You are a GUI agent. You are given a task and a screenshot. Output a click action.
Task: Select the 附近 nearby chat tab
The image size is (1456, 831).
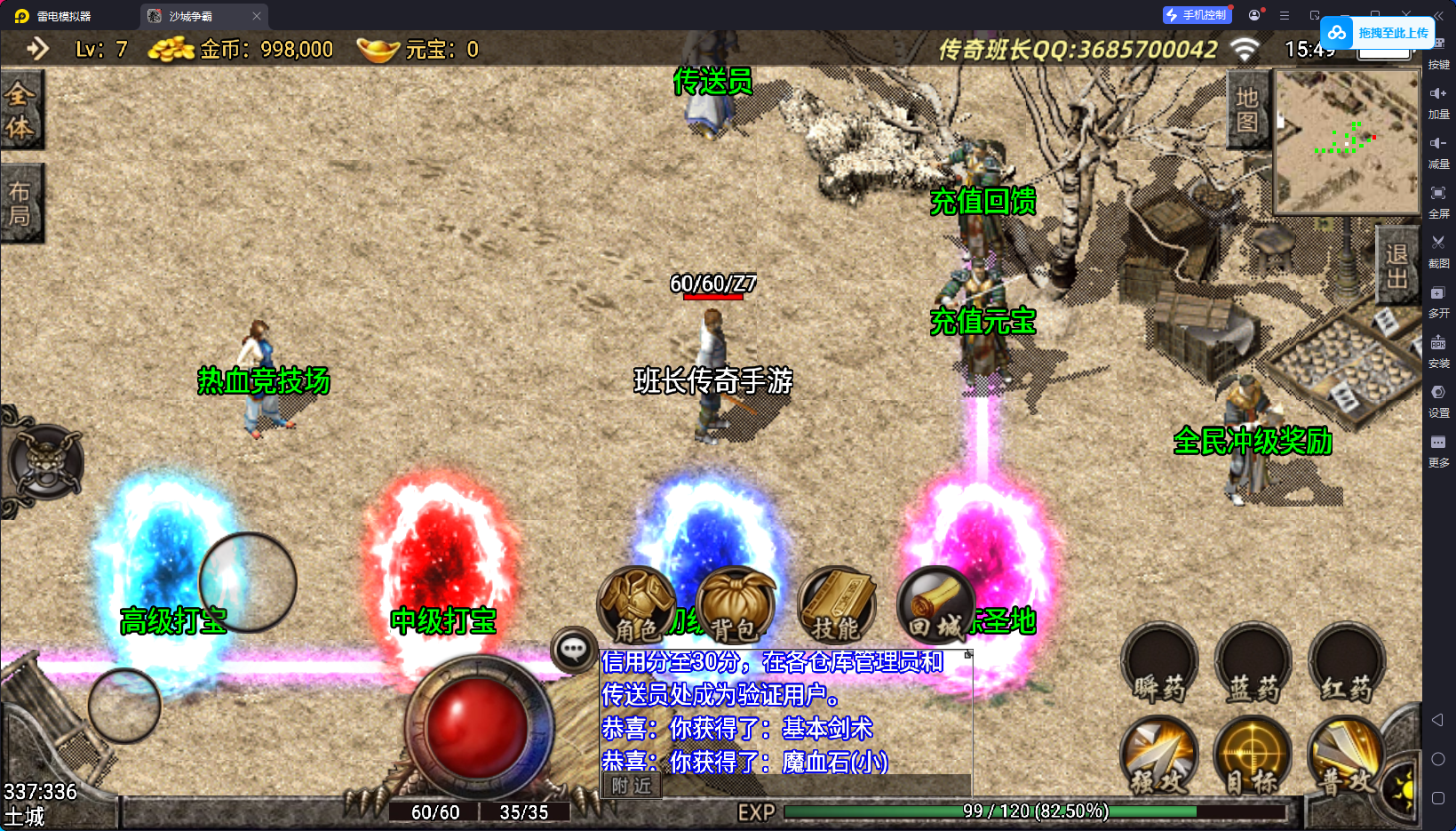coord(632,786)
